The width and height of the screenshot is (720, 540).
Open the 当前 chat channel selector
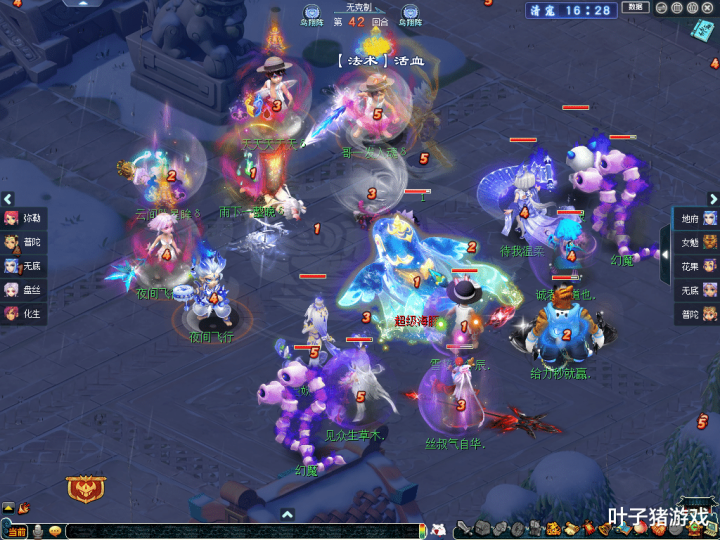[17, 530]
